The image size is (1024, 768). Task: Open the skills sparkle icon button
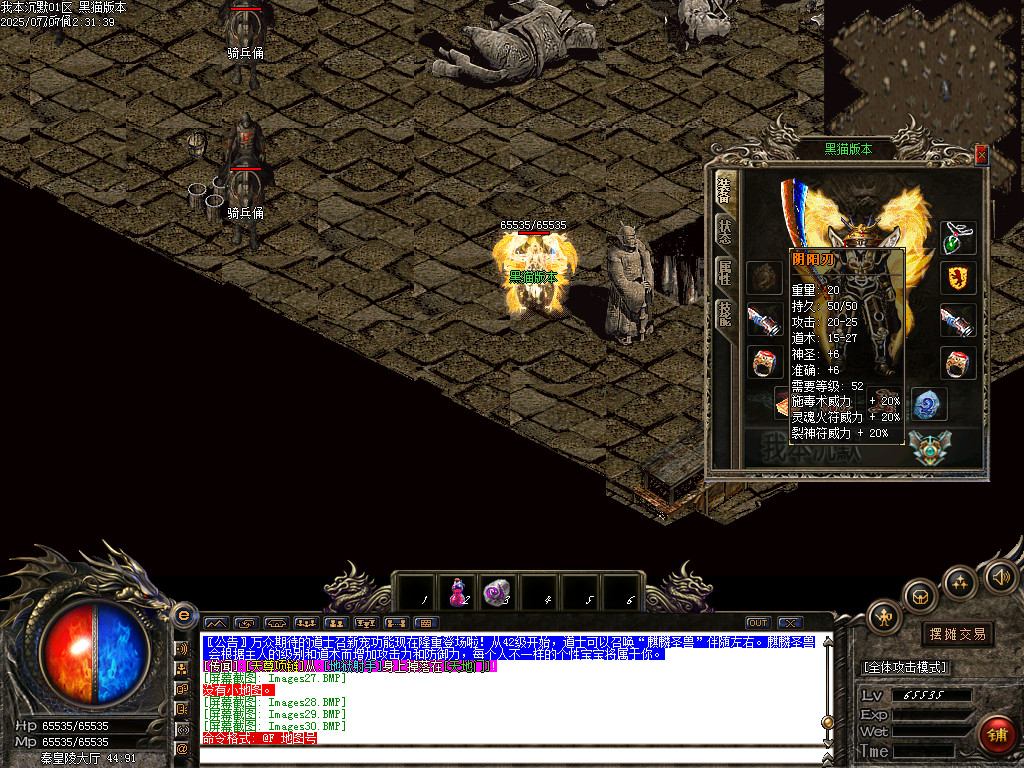pos(960,581)
